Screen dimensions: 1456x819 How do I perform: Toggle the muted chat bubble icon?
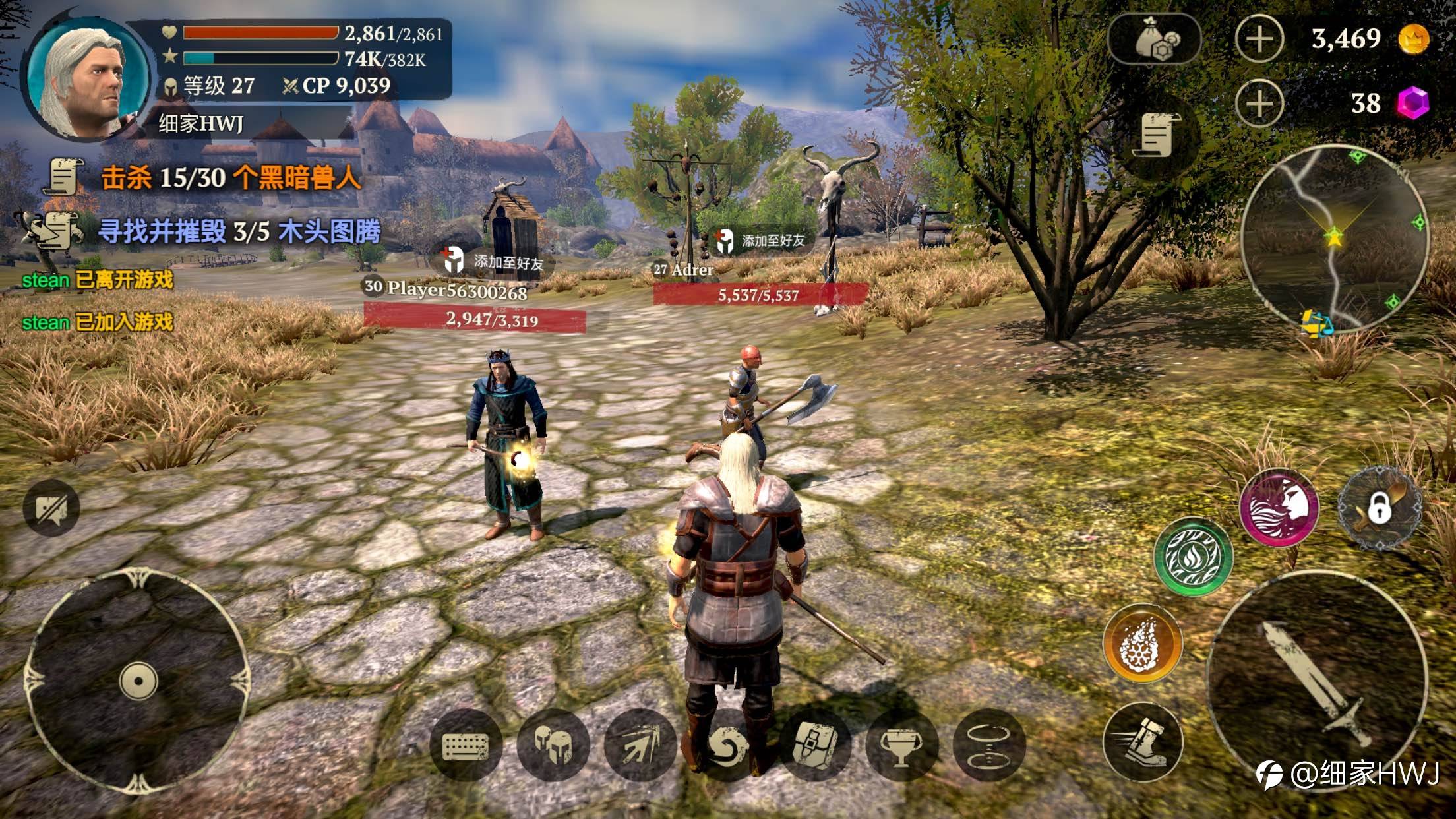[51, 508]
